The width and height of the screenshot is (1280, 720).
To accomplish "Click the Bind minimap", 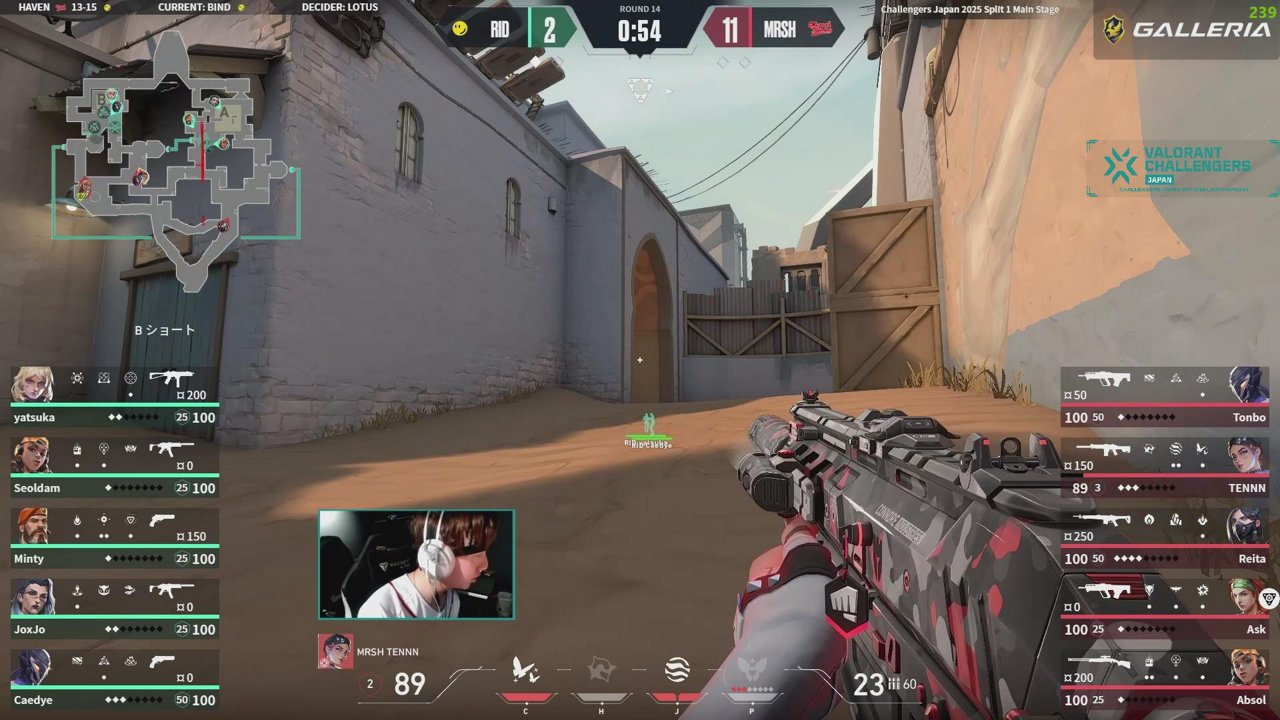I will click(x=175, y=150).
